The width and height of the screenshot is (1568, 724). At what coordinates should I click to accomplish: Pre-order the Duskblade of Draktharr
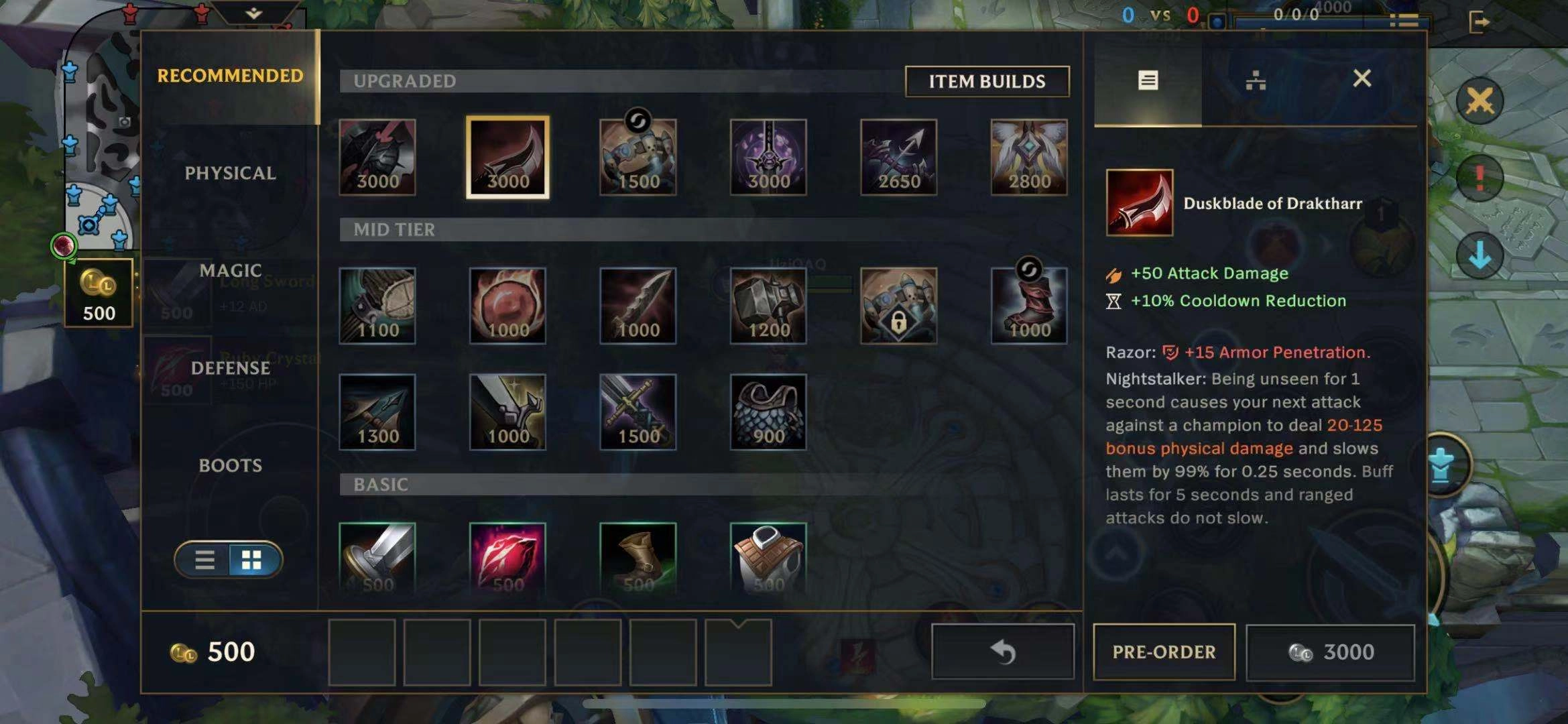tap(1164, 652)
